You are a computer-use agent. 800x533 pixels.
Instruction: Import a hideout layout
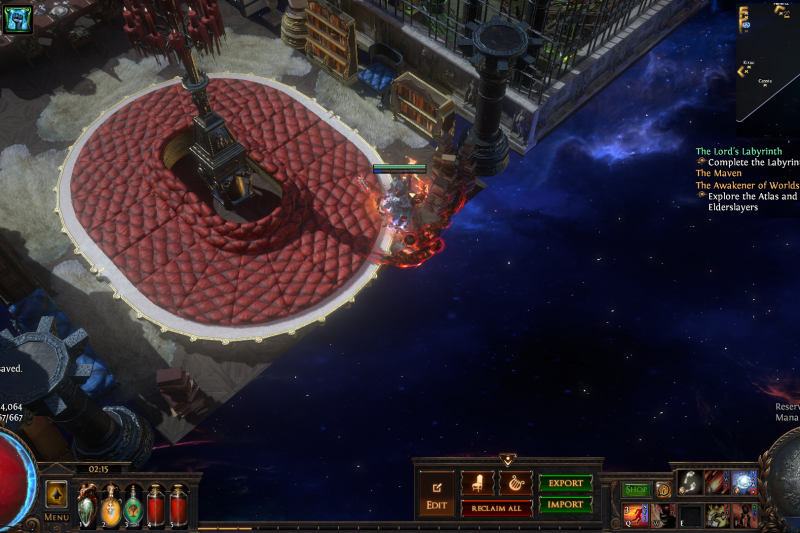(x=565, y=505)
